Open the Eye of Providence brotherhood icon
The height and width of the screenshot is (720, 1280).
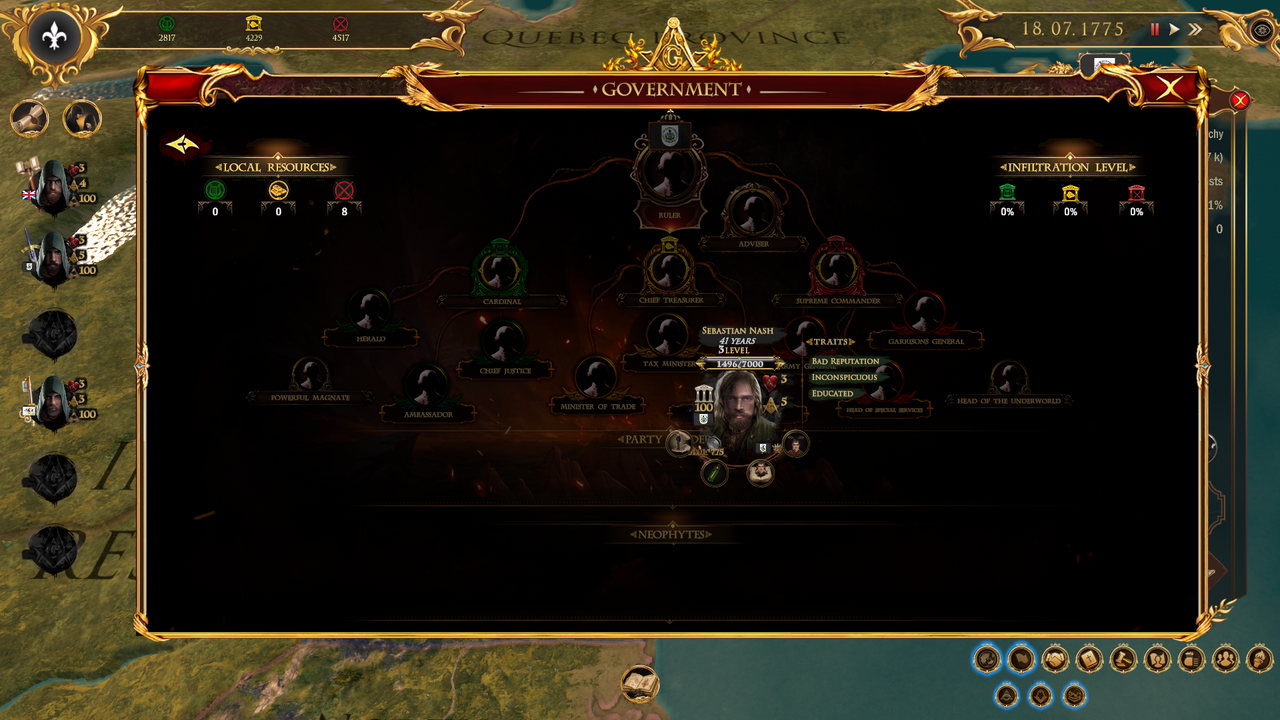tap(1006, 696)
